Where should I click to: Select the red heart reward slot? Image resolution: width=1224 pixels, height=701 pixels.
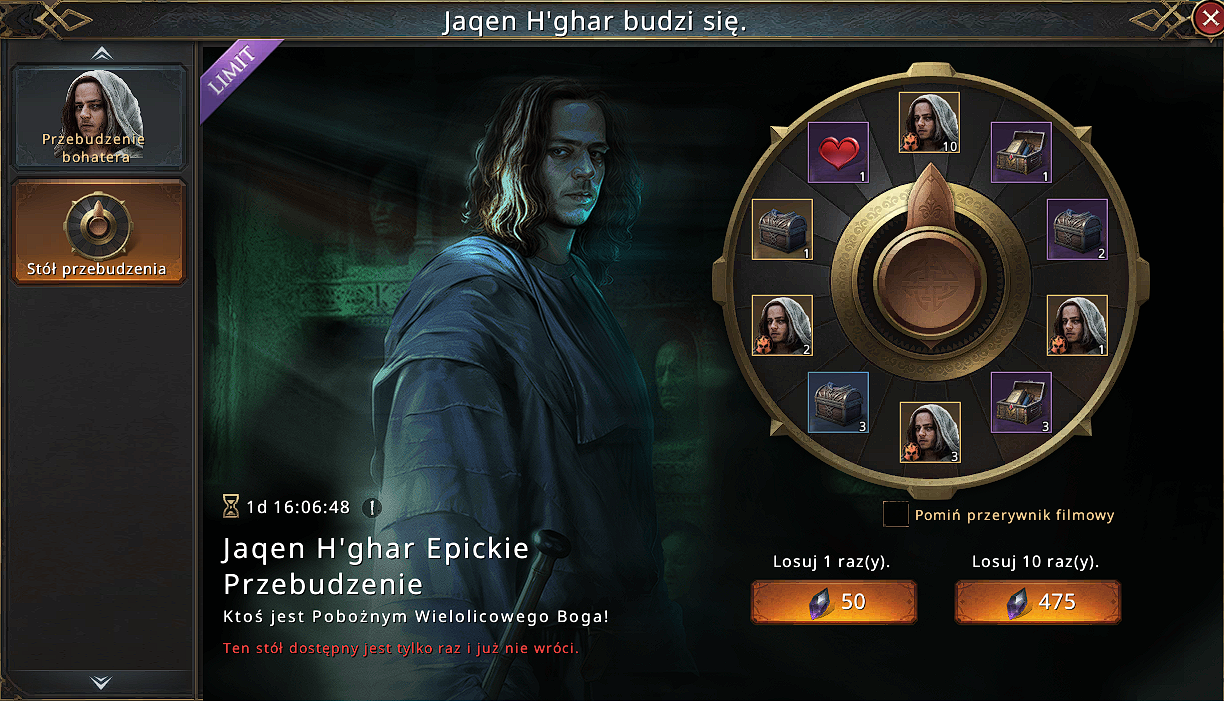click(x=838, y=152)
